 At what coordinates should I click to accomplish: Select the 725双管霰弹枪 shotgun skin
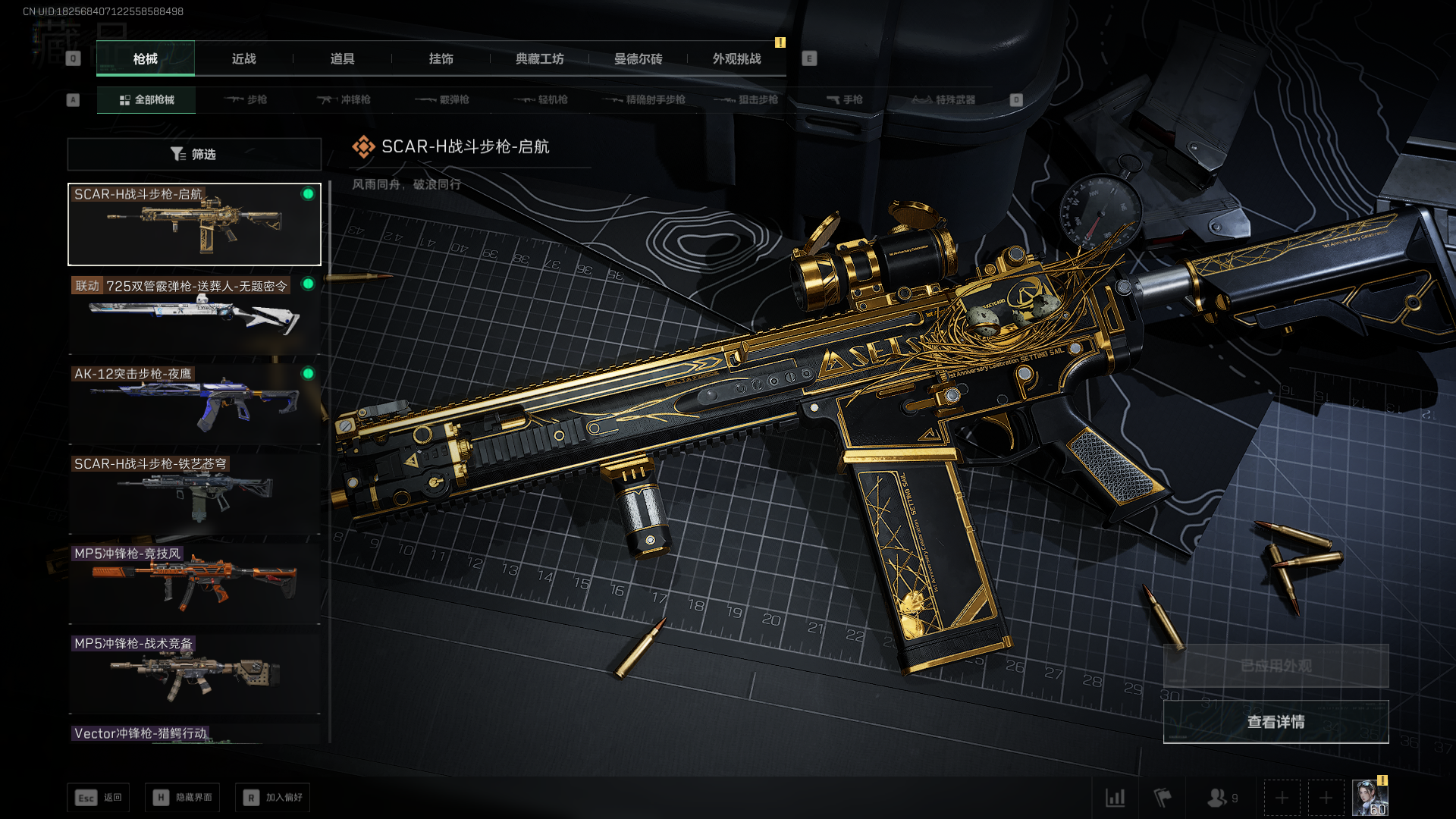[x=194, y=315]
